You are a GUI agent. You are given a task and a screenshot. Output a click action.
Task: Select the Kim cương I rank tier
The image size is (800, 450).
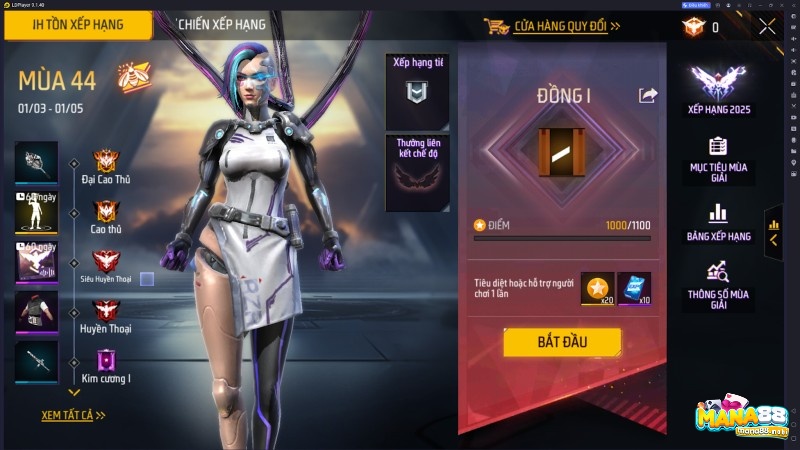[x=106, y=366]
